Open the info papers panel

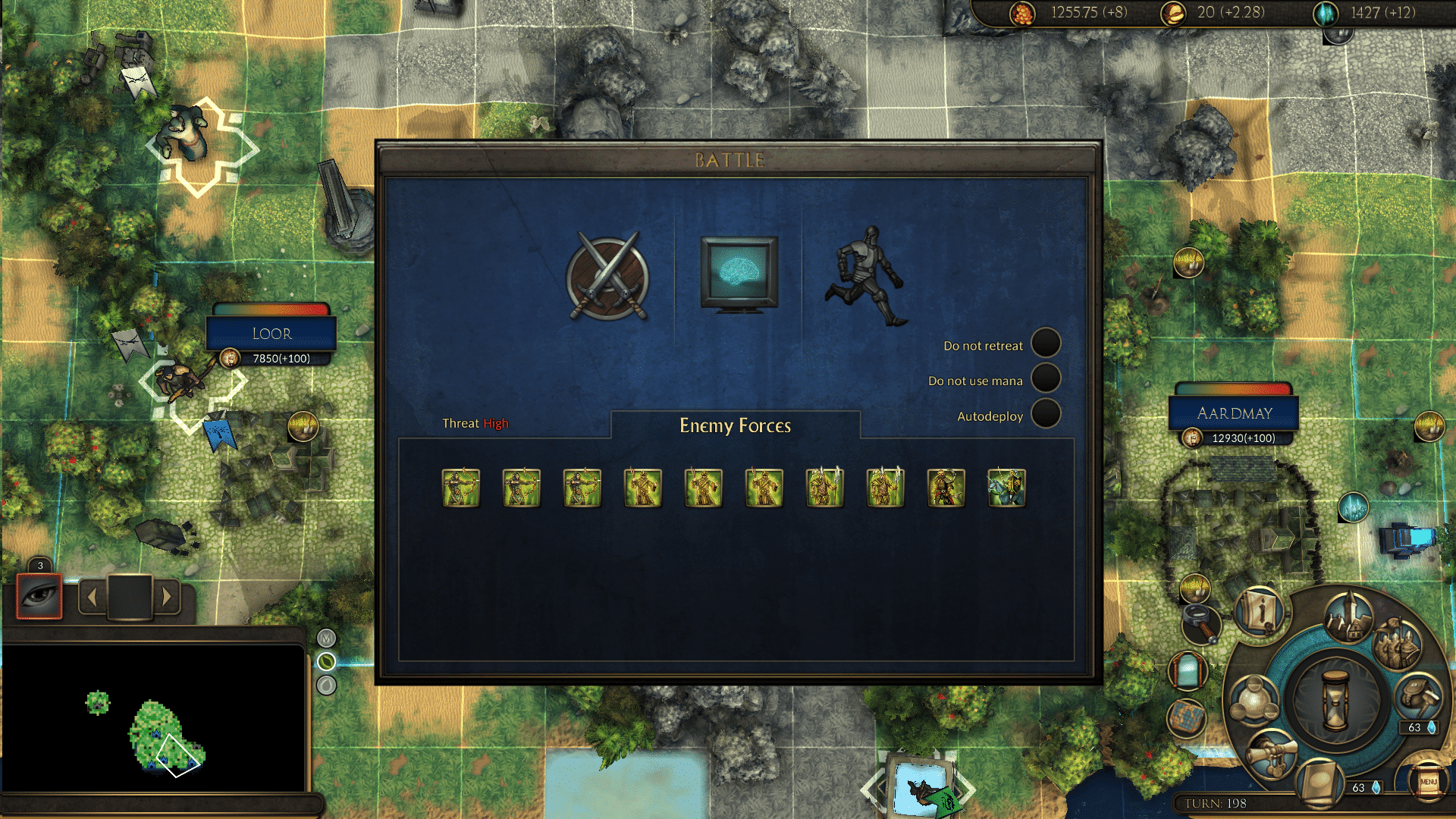coord(1260,611)
